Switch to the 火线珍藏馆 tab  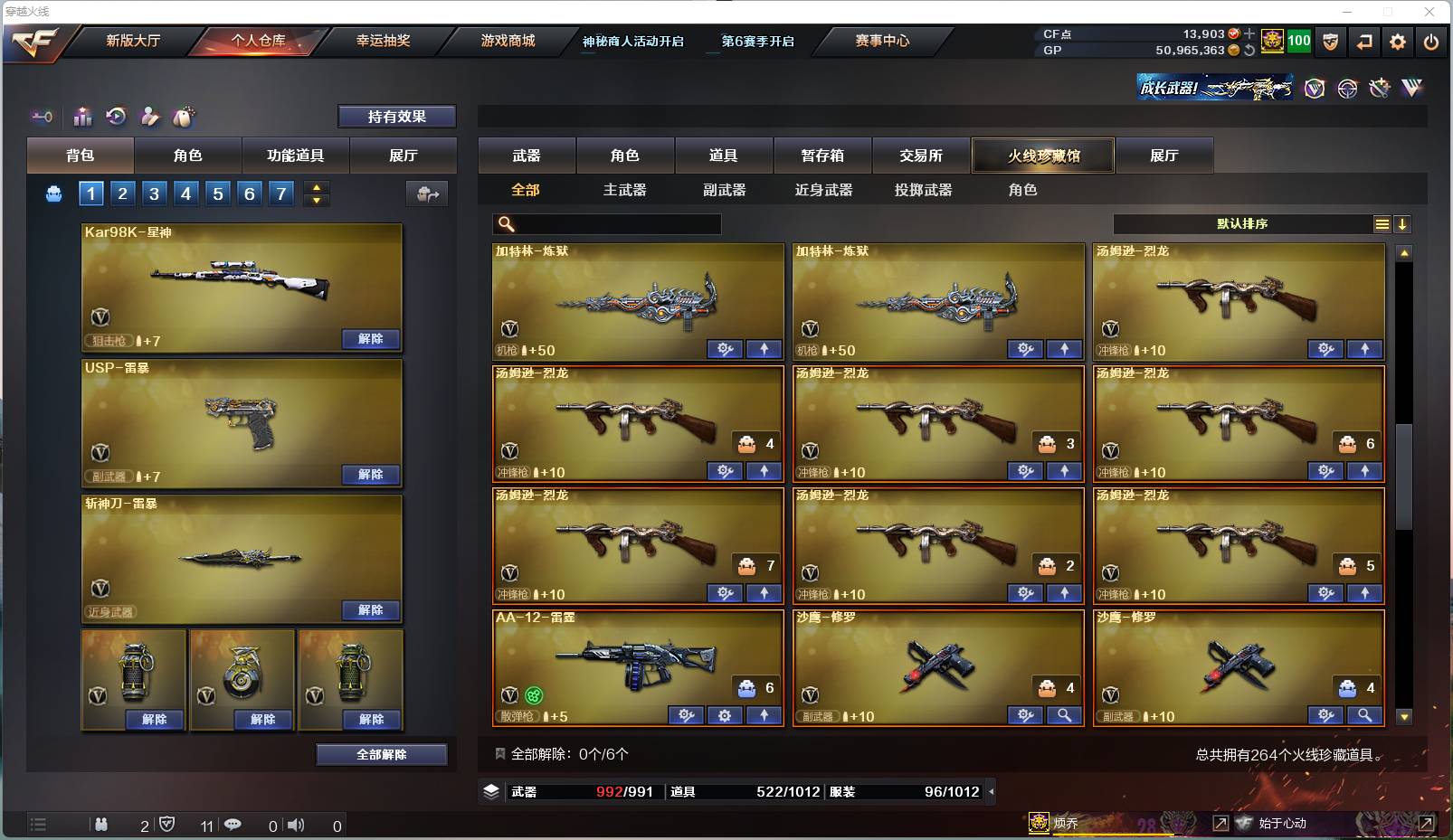point(1043,156)
